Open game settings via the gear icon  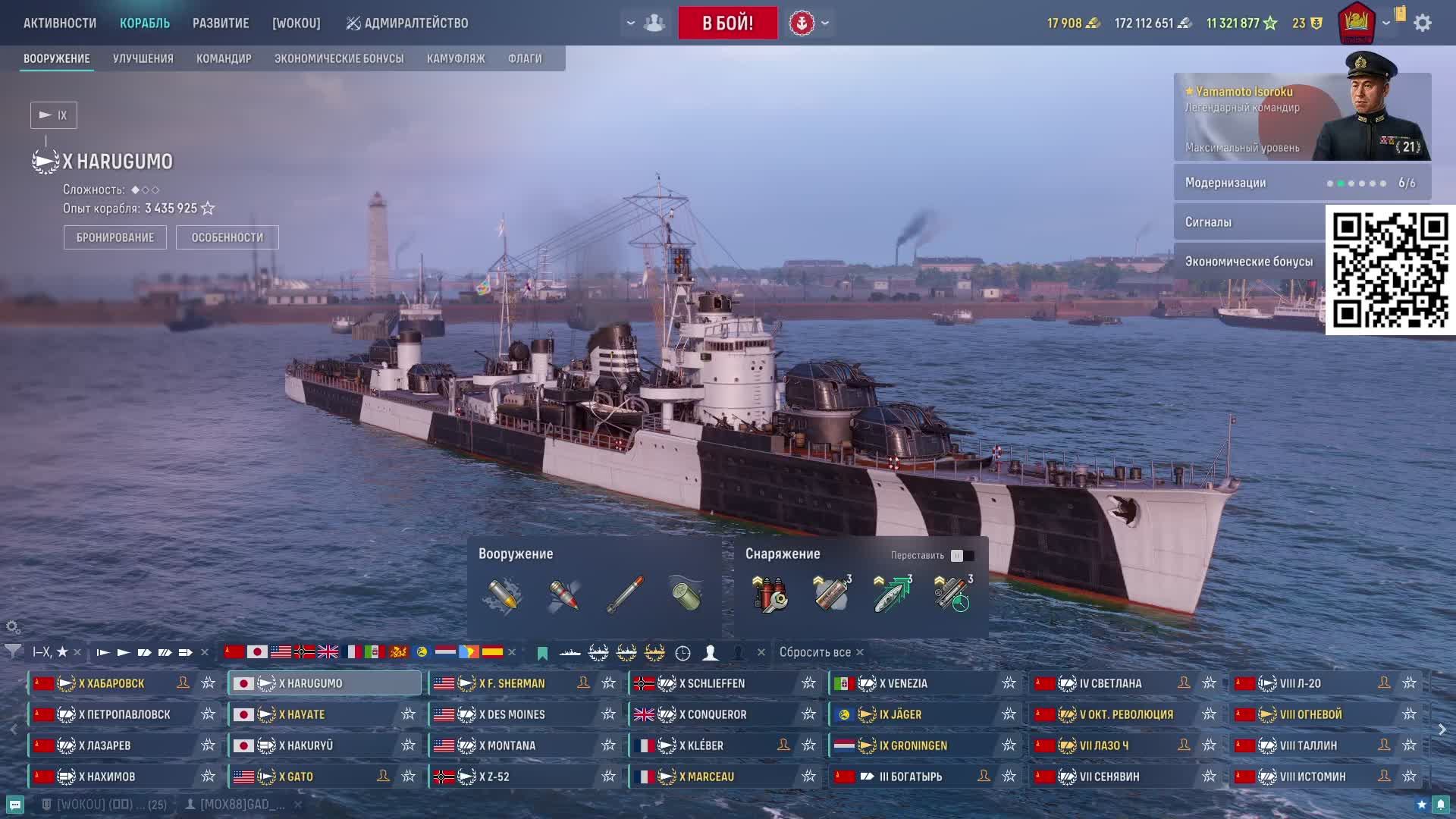1423,23
